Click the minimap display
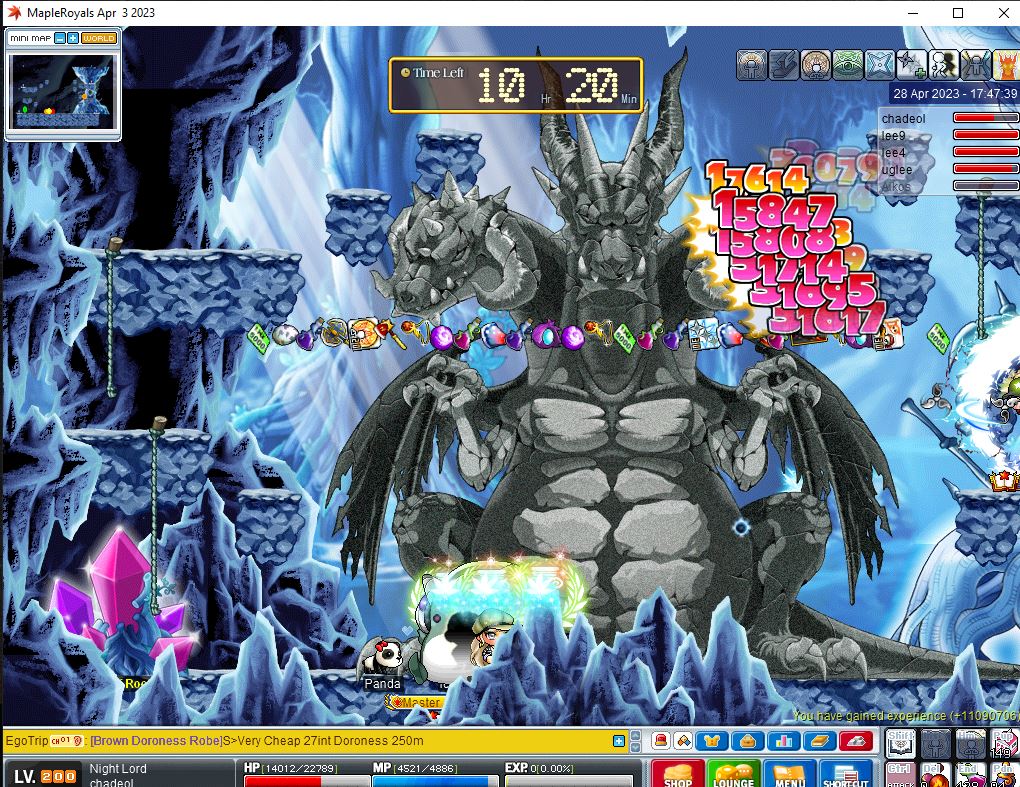Viewport: 1020px width, 787px height. point(63,91)
